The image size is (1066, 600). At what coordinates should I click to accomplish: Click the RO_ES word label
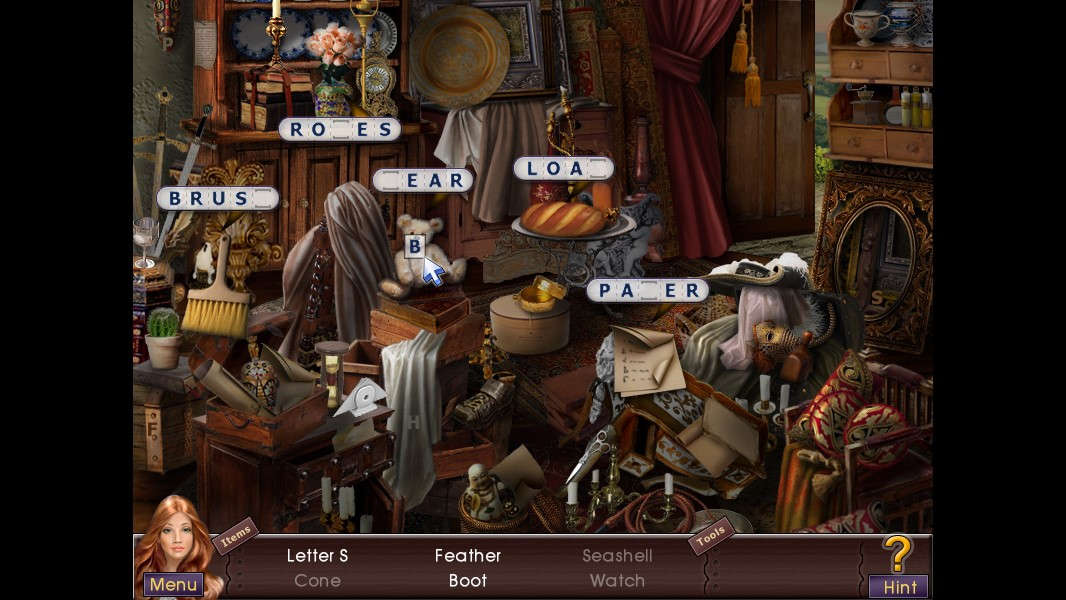tap(339, 129)
